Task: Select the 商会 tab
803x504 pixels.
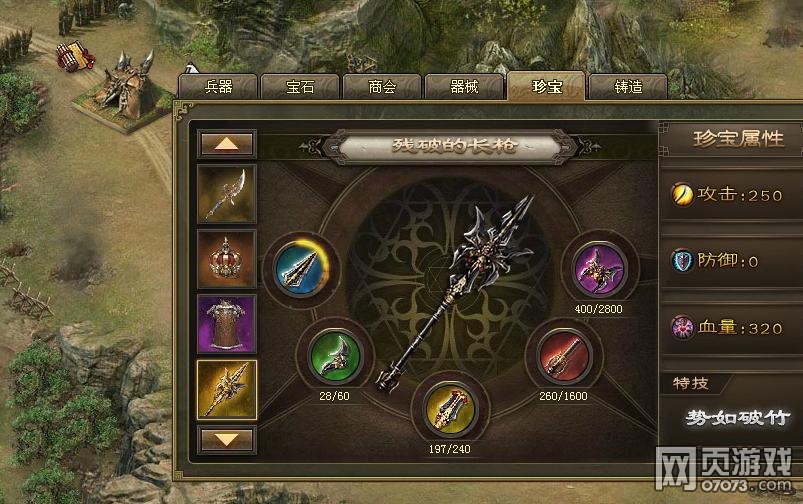Action: [382, 87]
